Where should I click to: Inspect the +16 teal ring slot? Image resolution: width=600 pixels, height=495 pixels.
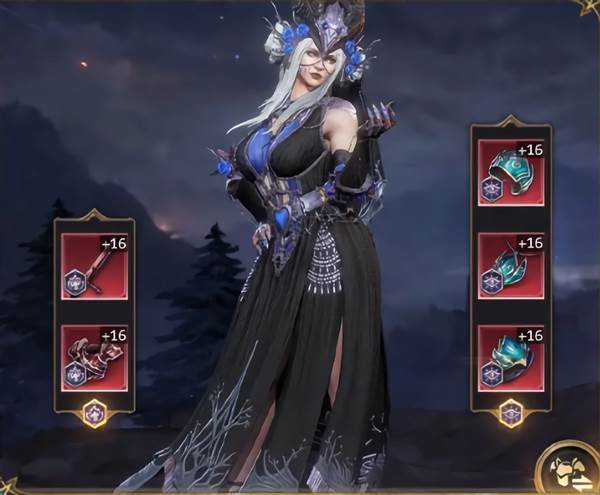point(510,357)
